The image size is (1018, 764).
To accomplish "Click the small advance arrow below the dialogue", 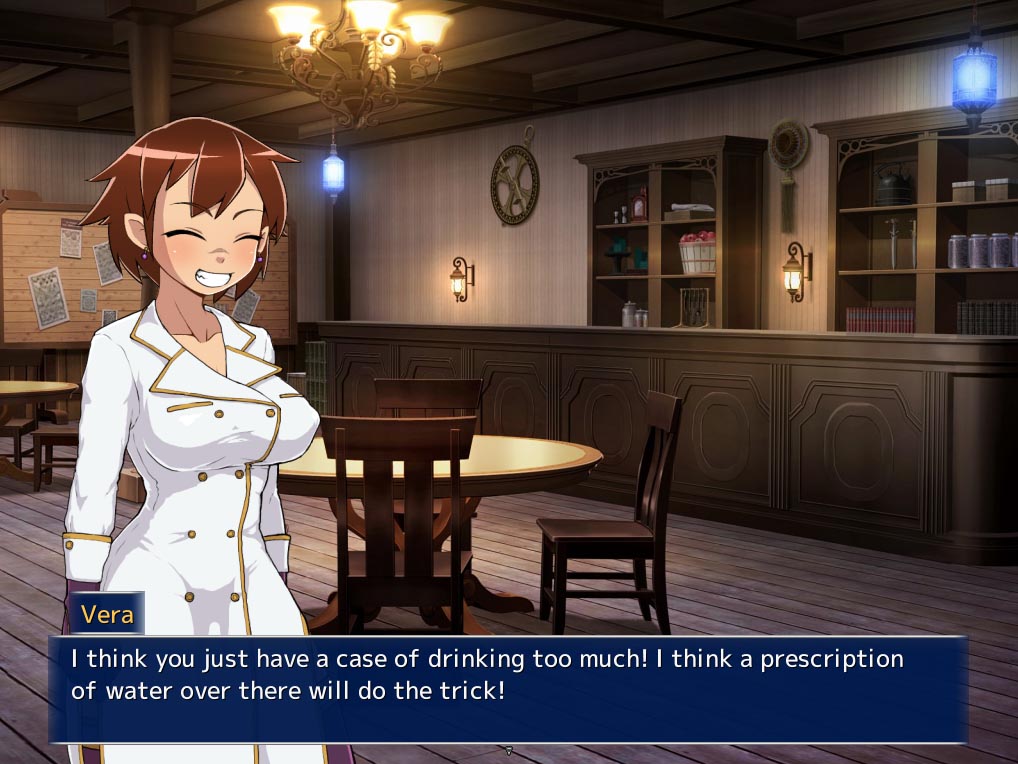I will [508, 750].
